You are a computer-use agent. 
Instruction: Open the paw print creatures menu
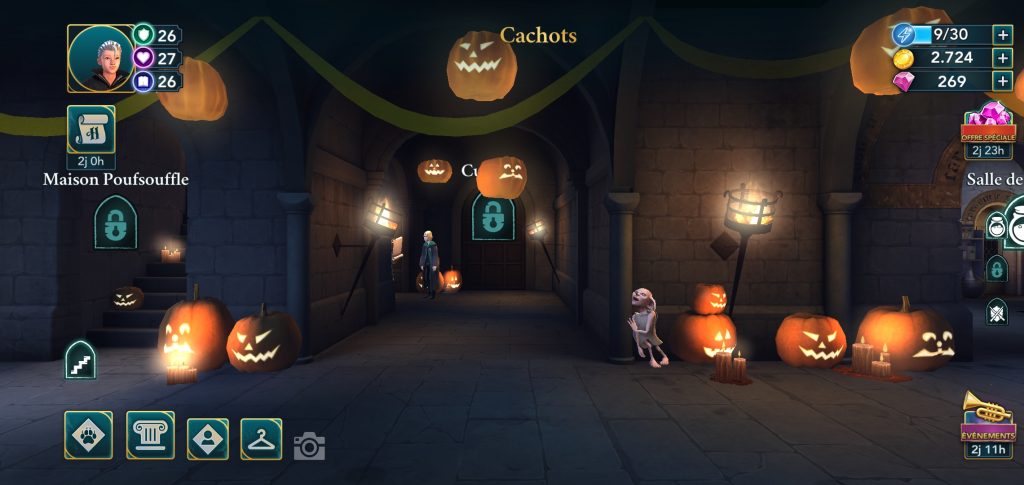89,436
